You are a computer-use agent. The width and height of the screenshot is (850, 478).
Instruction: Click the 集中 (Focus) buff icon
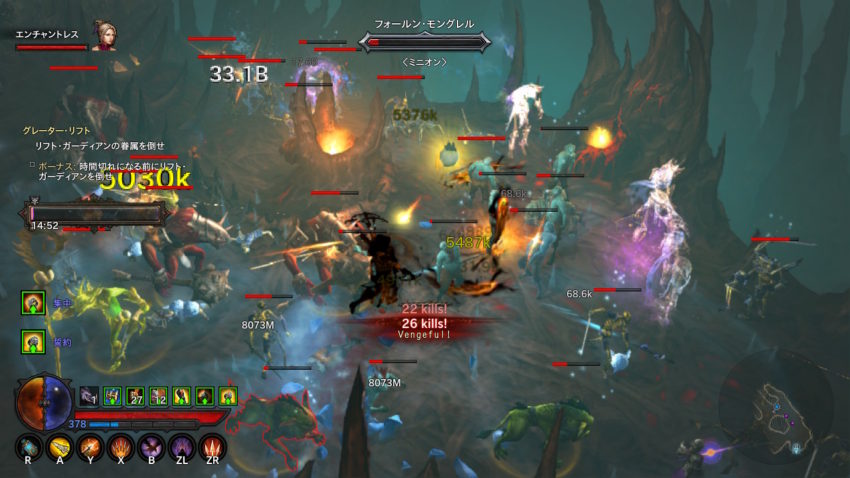tap(32, 301)
